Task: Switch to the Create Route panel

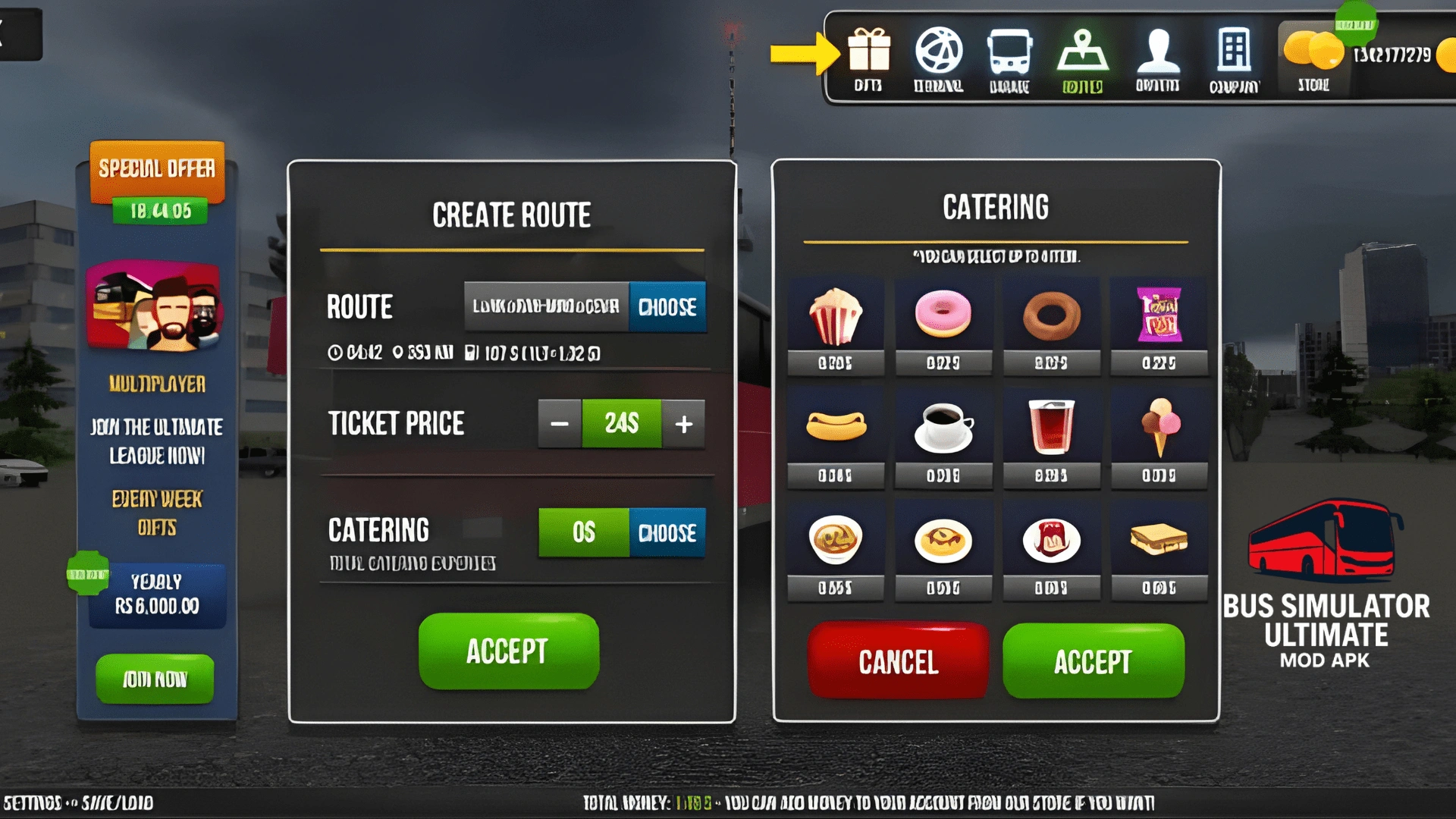Action: tap(510, 215)
